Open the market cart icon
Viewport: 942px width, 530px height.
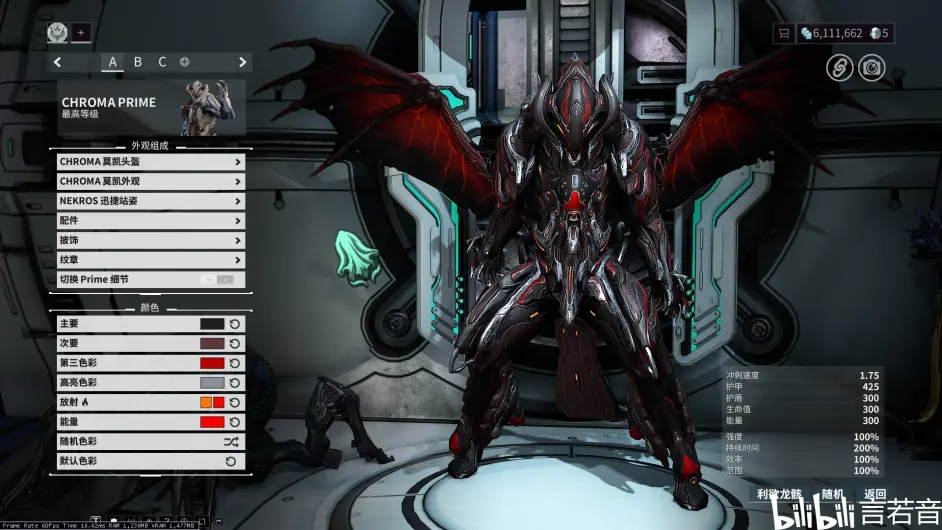785,33
